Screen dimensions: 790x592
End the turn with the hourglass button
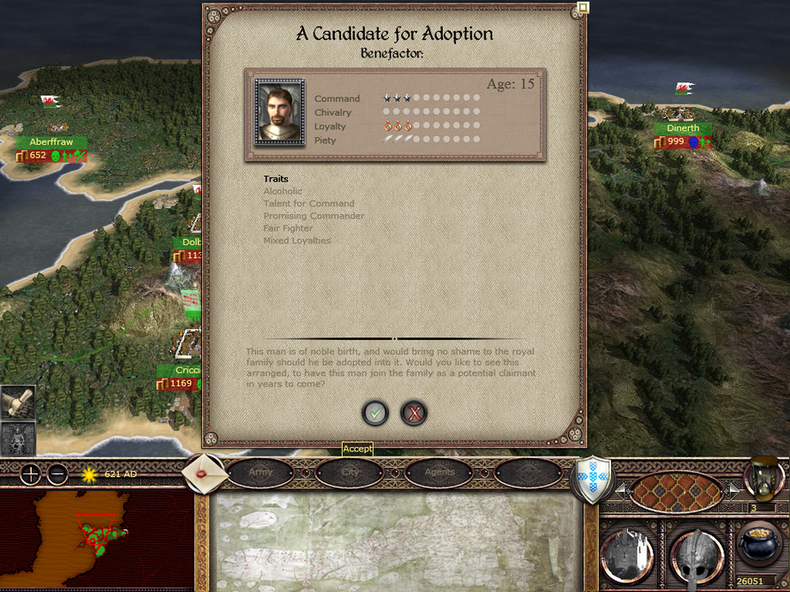click(x=765, y=477)
